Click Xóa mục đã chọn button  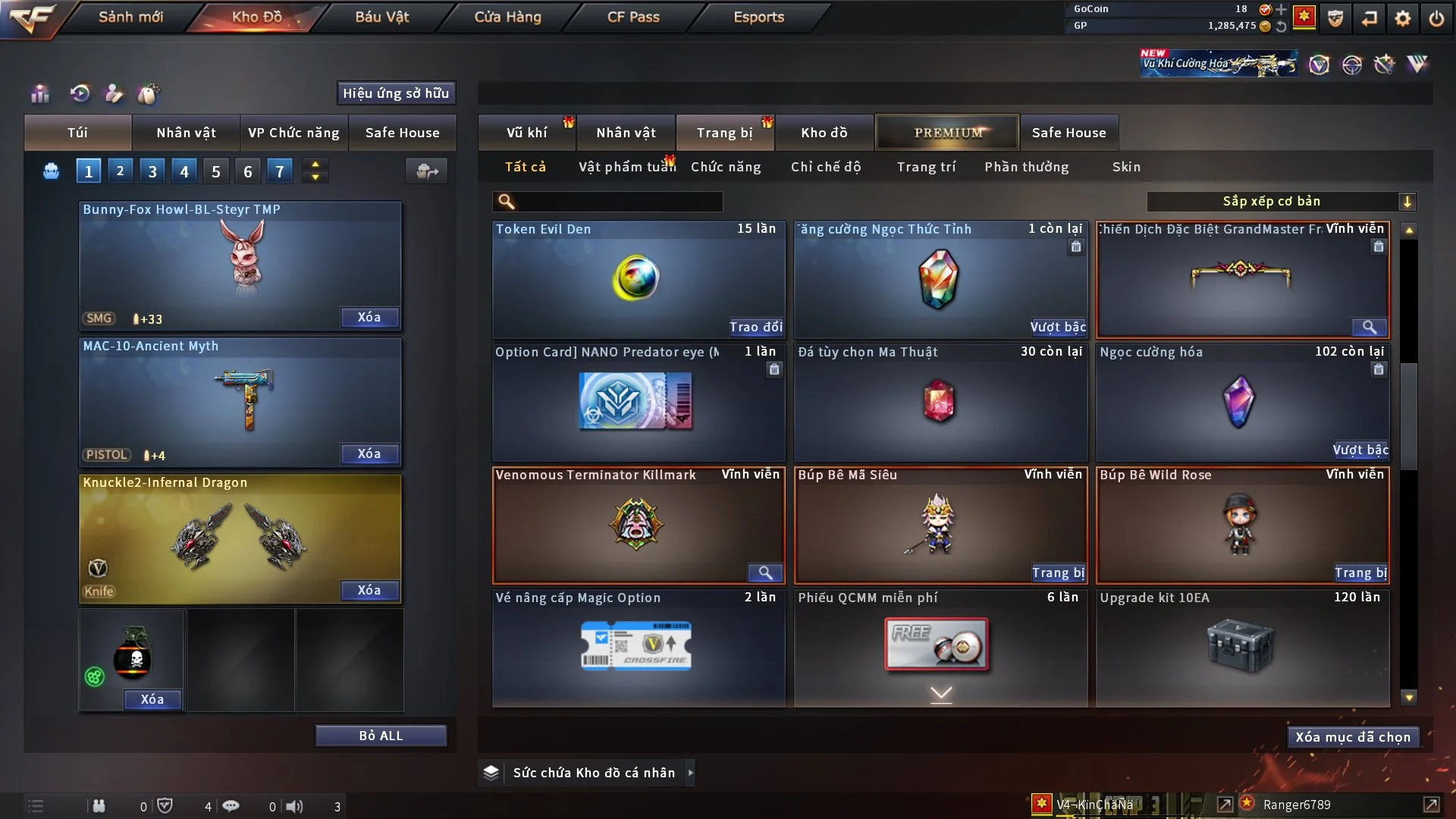click(1353, 737)
